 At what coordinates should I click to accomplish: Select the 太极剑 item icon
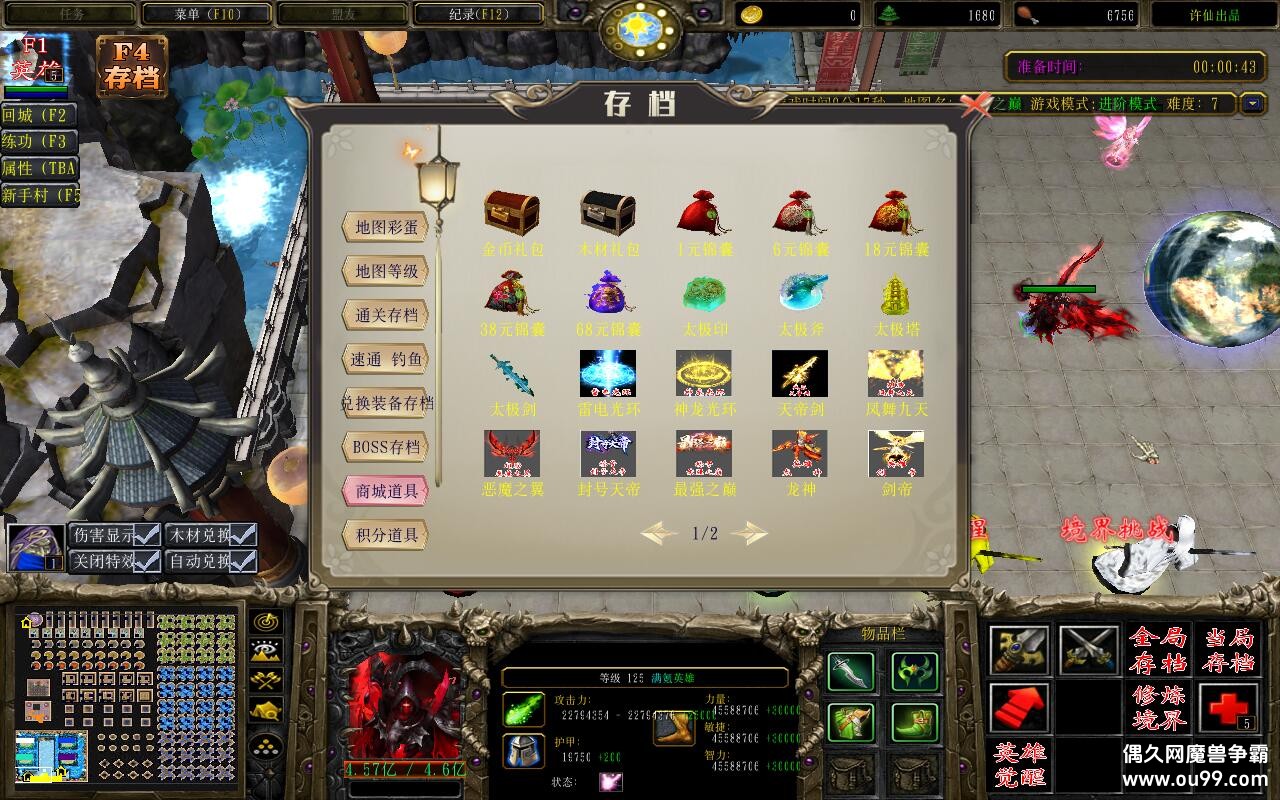pyautogui.click(x=513, y=372)
